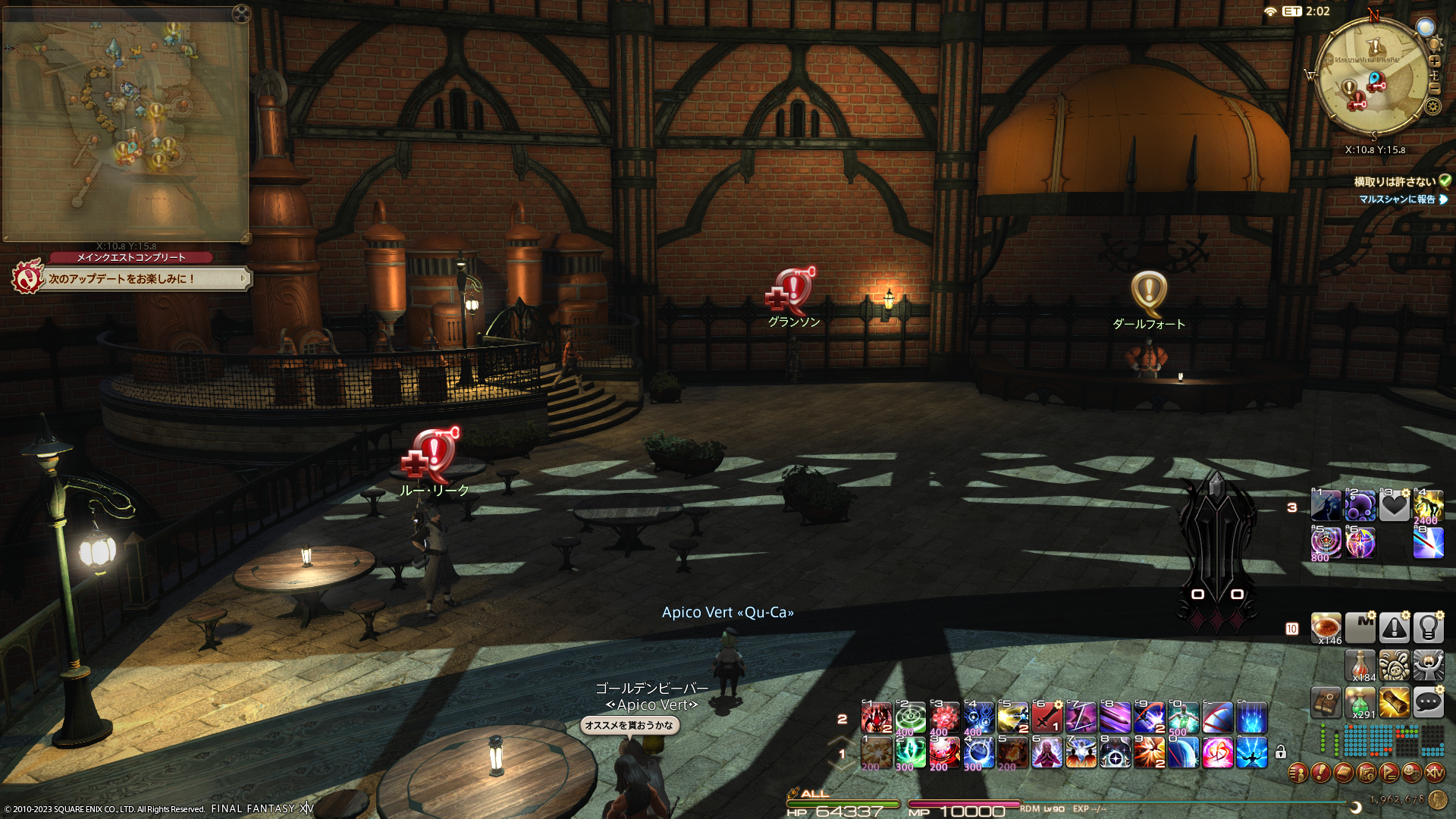Open the minimap gear settings

tap(1432, 106)
